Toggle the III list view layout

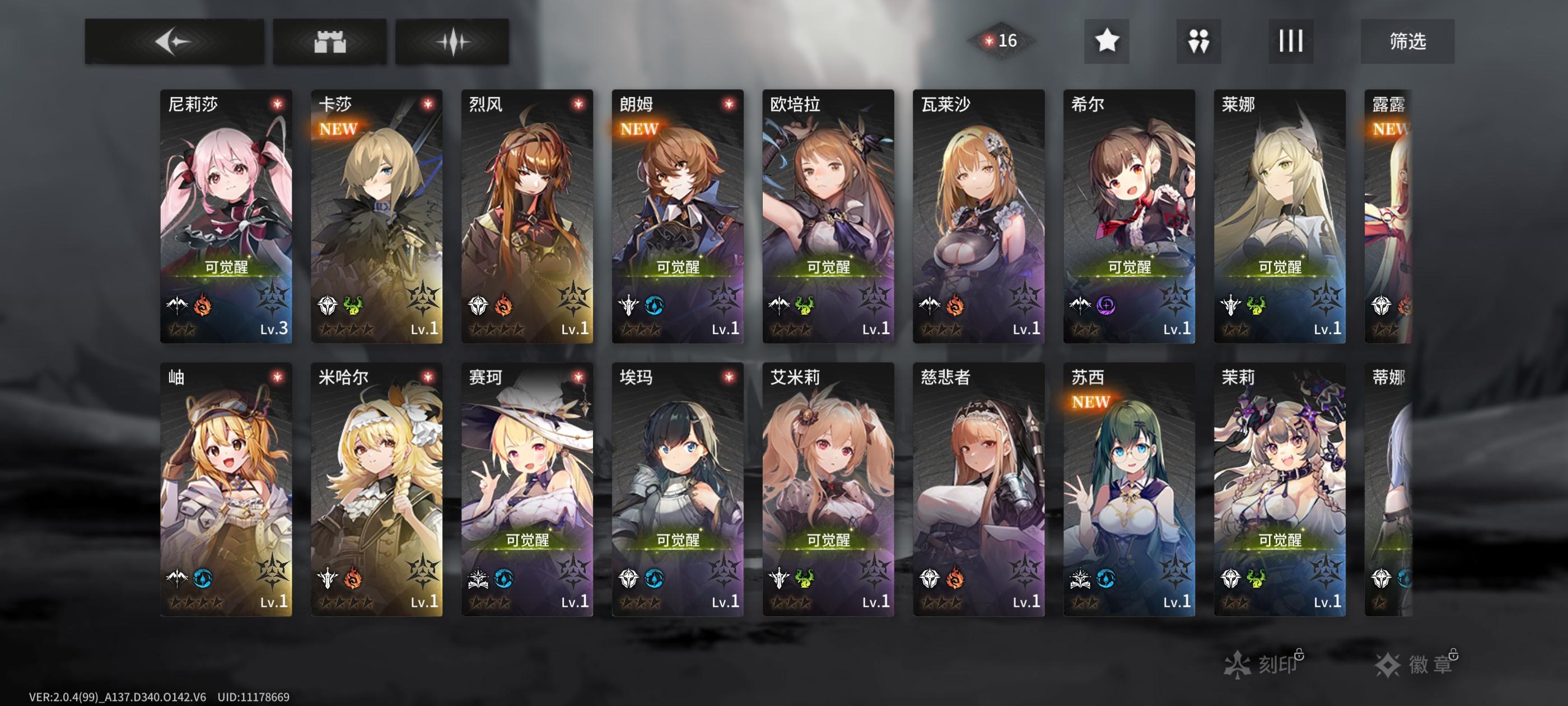1289,42
